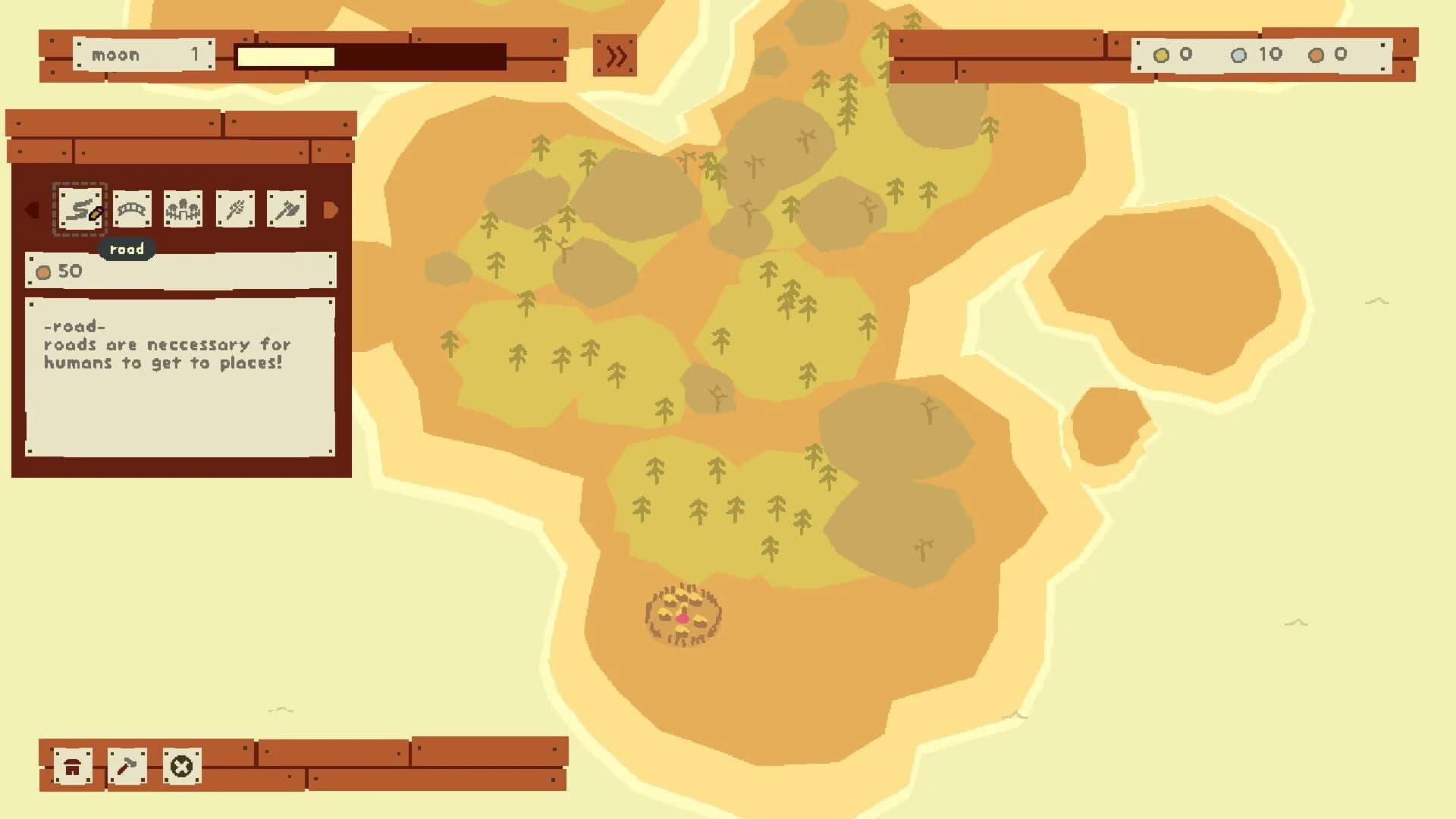This screenshot has height=819, width=1456.
Task: Deselect the current tool with the cancel icon
Action: tap(180, 767)
